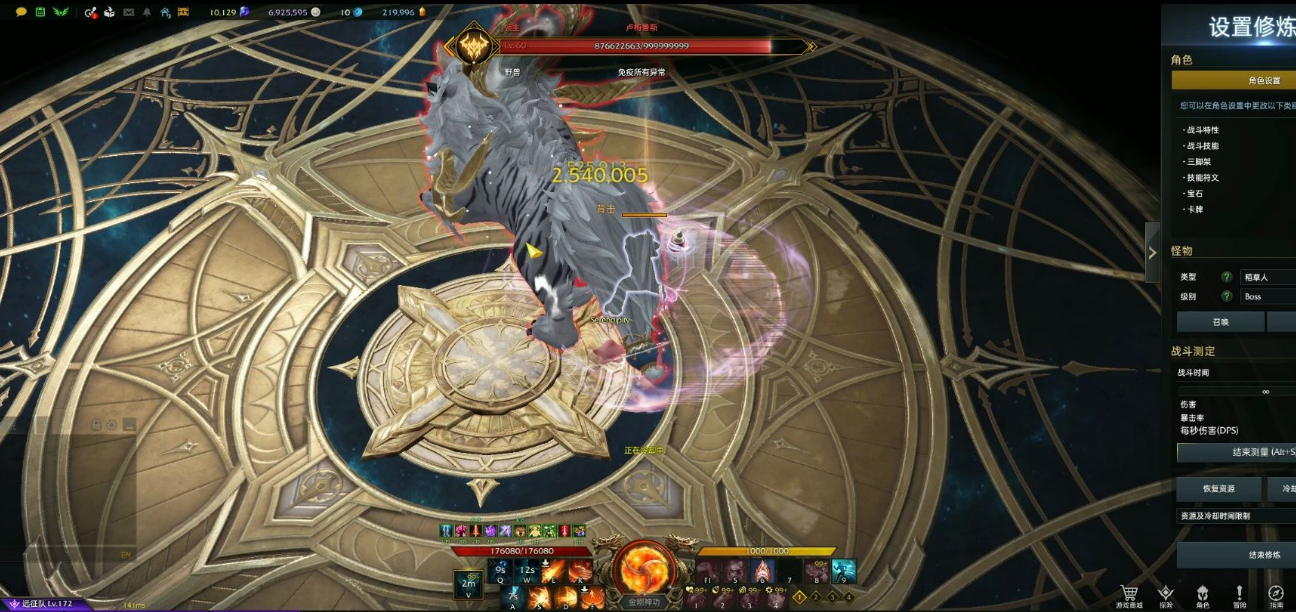Image resolution: width=1296 pixels, height=612 pixels.
Task: Open the chat bubble icon in the top bar
Action: 21,12
